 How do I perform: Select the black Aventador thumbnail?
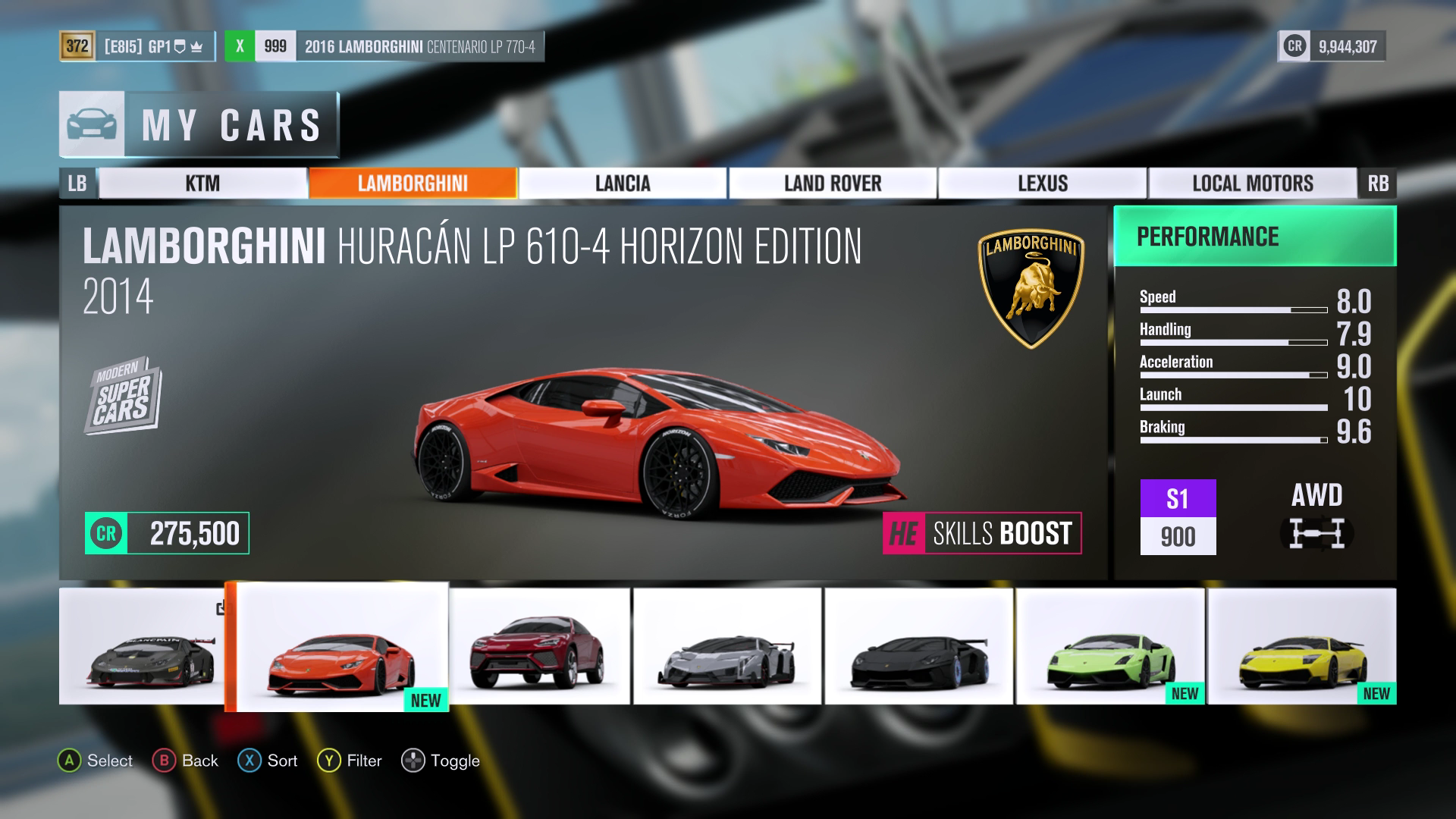(x=918, y=646)
